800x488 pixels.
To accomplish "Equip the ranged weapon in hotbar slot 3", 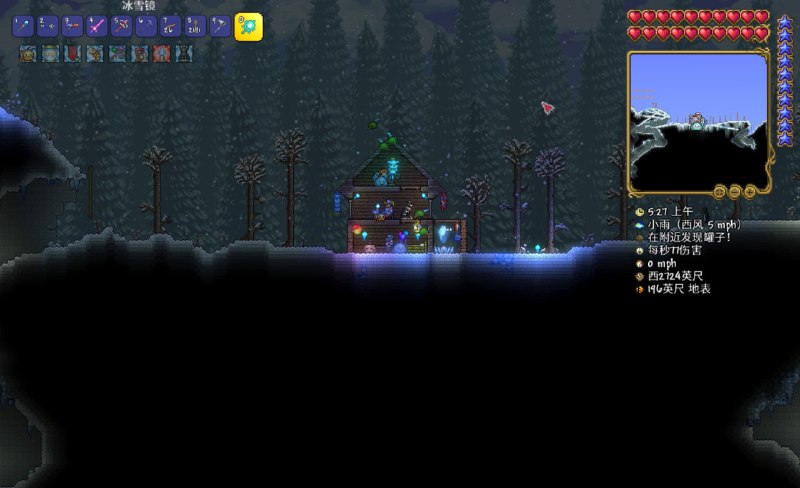I will coord(72,27).
